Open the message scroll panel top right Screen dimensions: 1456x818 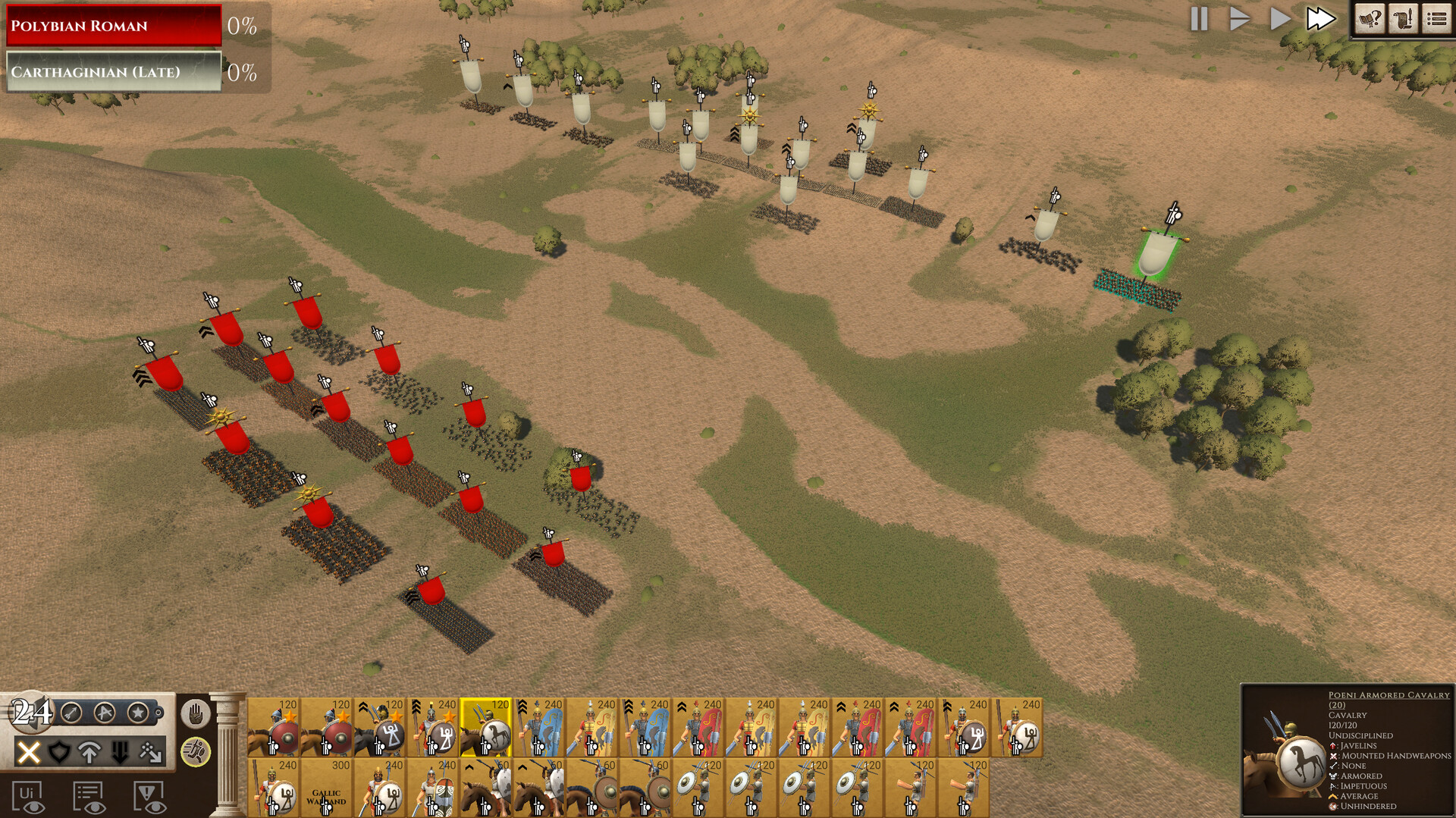[x=1404, y=20]
